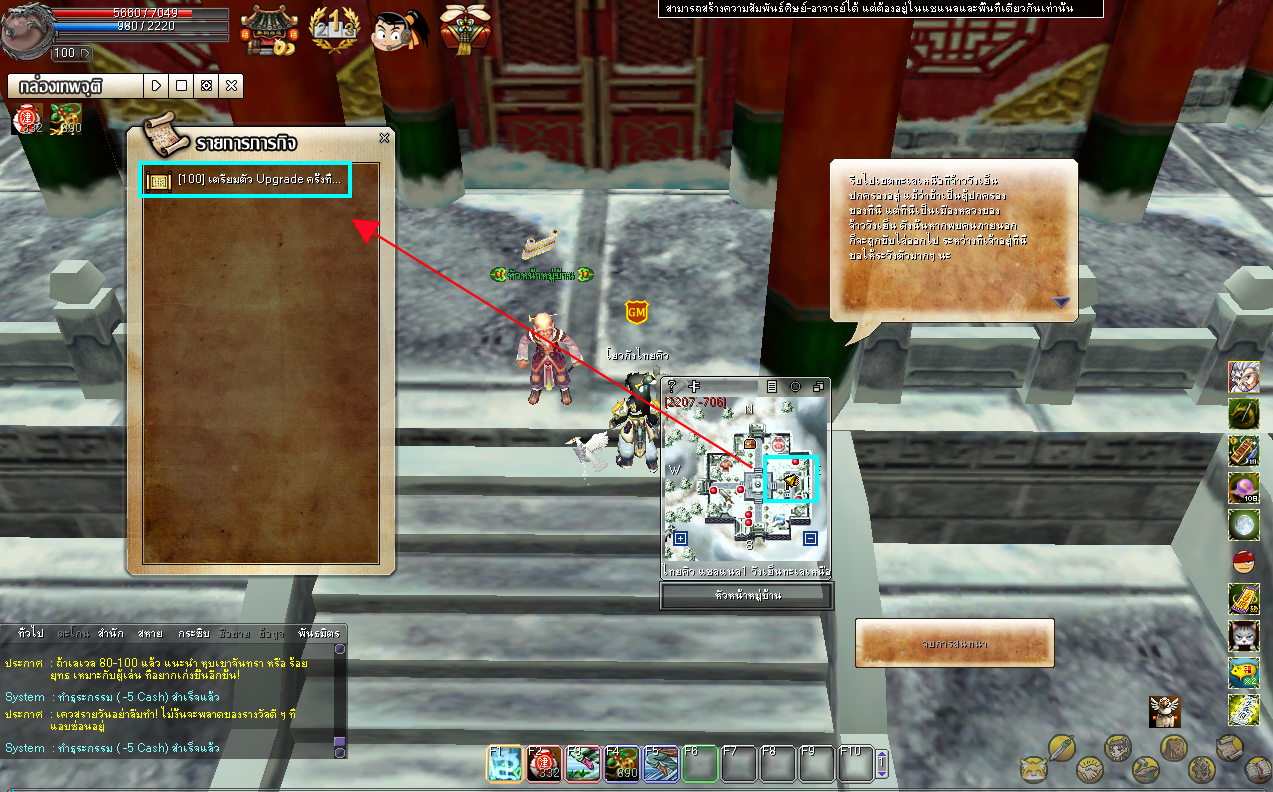Open the shop building with gold coins icon
This screenshot has height=792, width=1273.
click(270, 30)
